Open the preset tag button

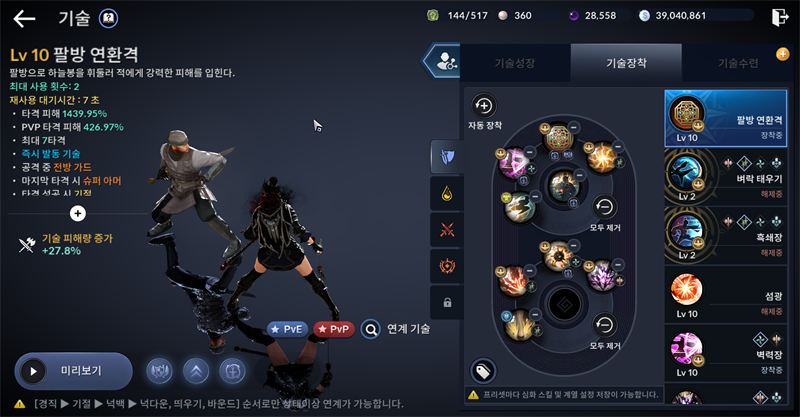tap(484, 371)
